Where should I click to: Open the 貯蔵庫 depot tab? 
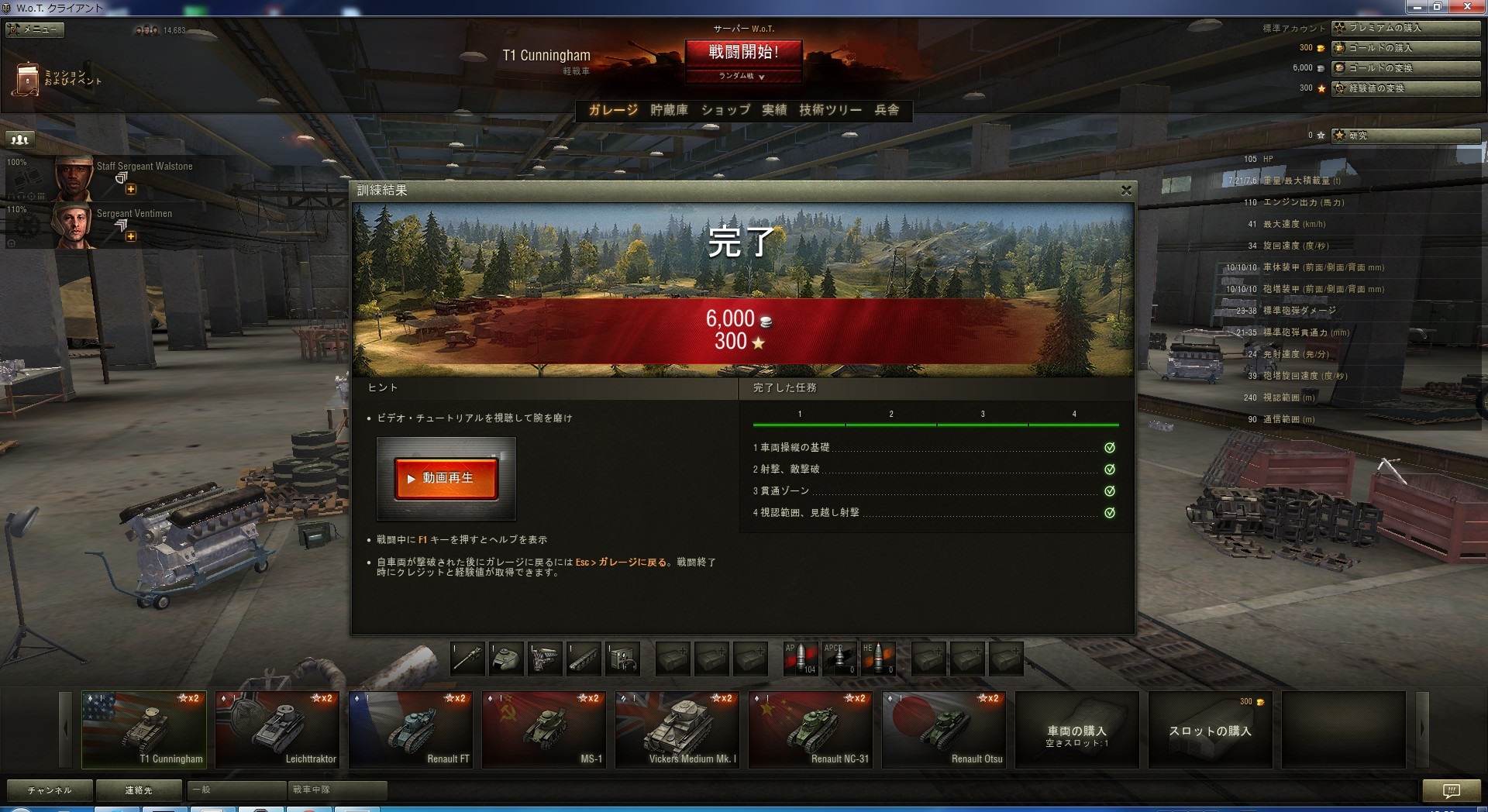click(669, 110)
